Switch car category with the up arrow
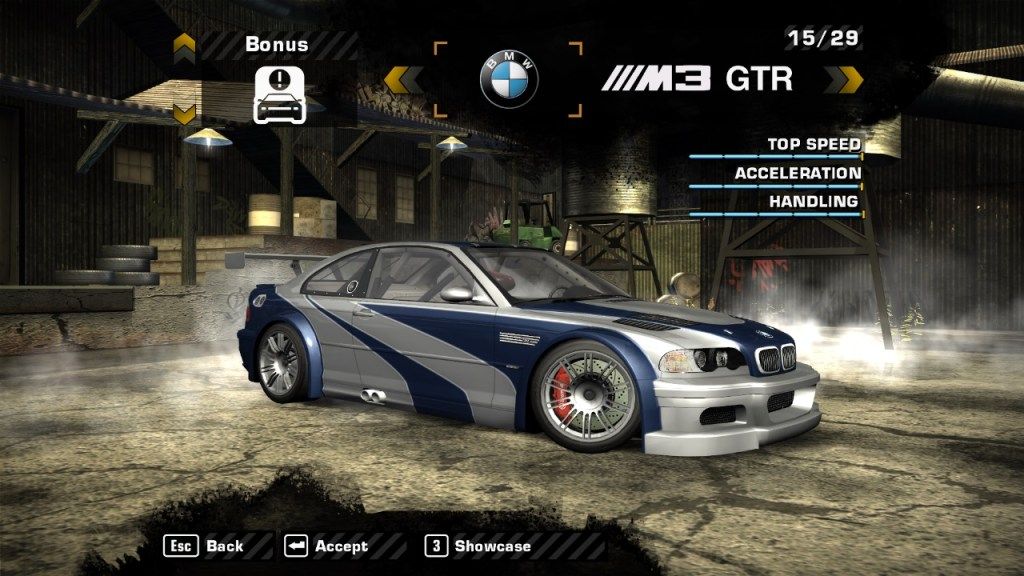Screen dimensions: 1024x576 click(184, 44)
